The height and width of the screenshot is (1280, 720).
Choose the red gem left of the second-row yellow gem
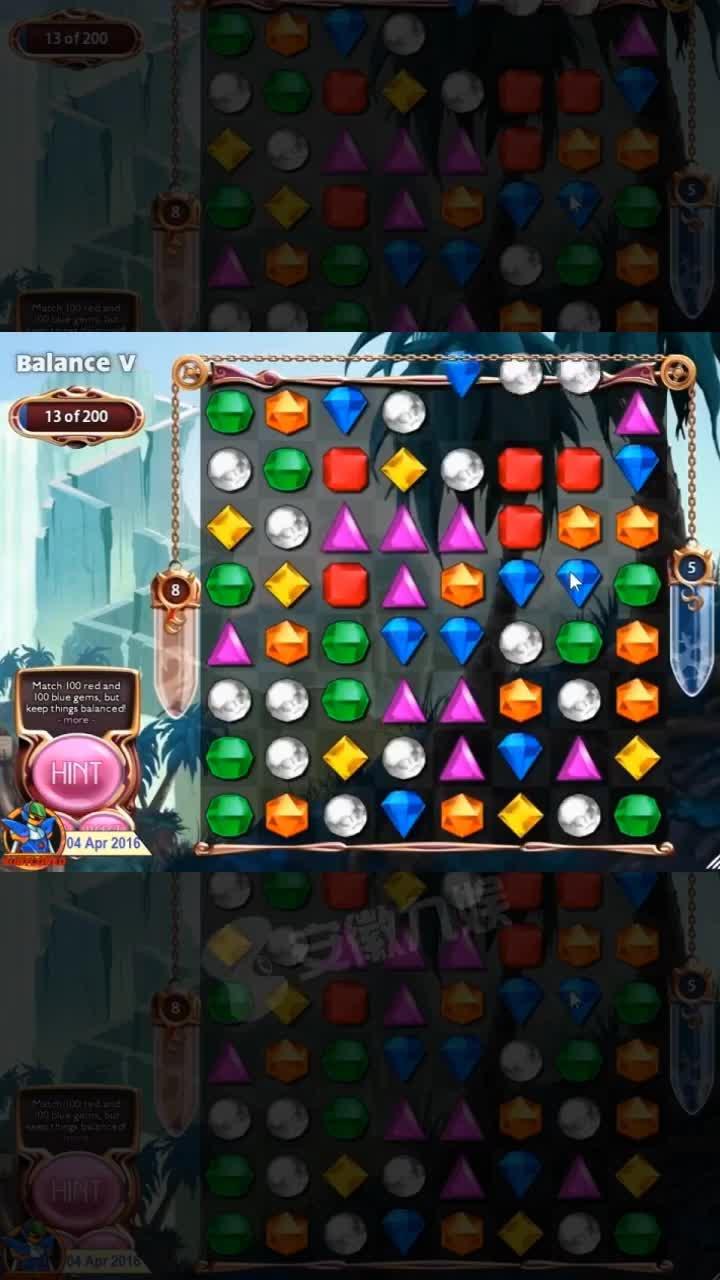point(345,469)
